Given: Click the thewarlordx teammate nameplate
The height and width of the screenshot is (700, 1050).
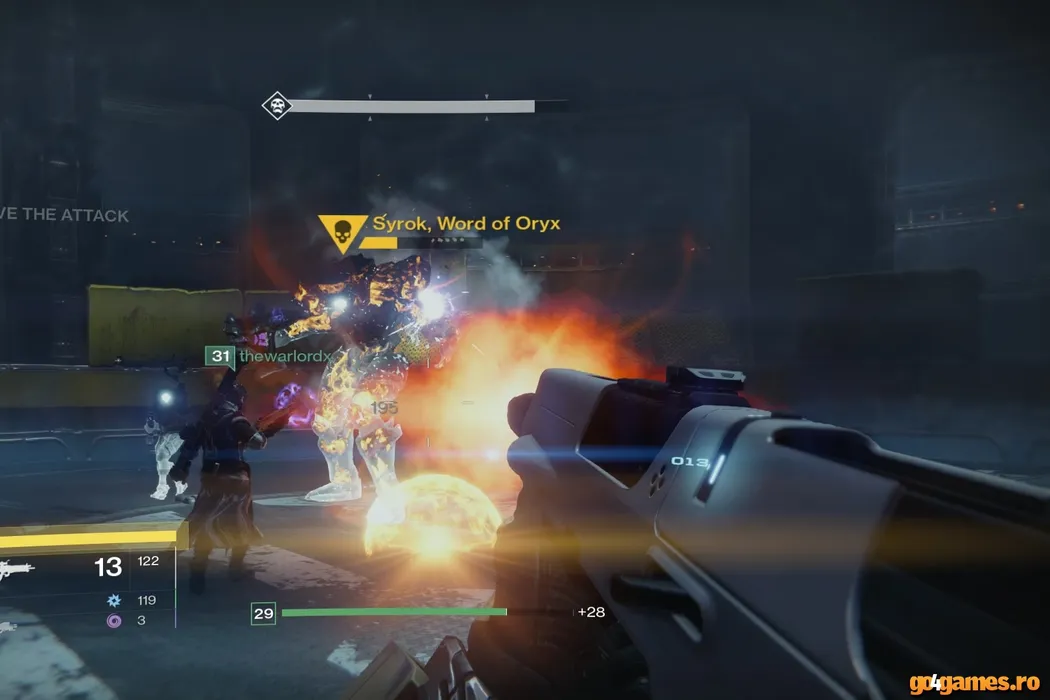Looking at the screenshot, I should 284,356.
